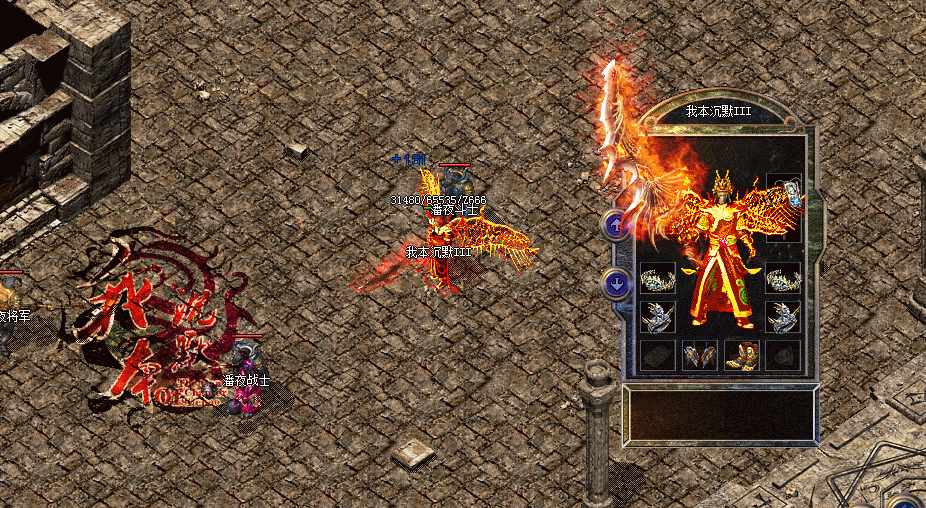Image resolution: width=926 pixels, height=508 pixels.
Task: Click the blue up-arrow button
Action: 616,226
